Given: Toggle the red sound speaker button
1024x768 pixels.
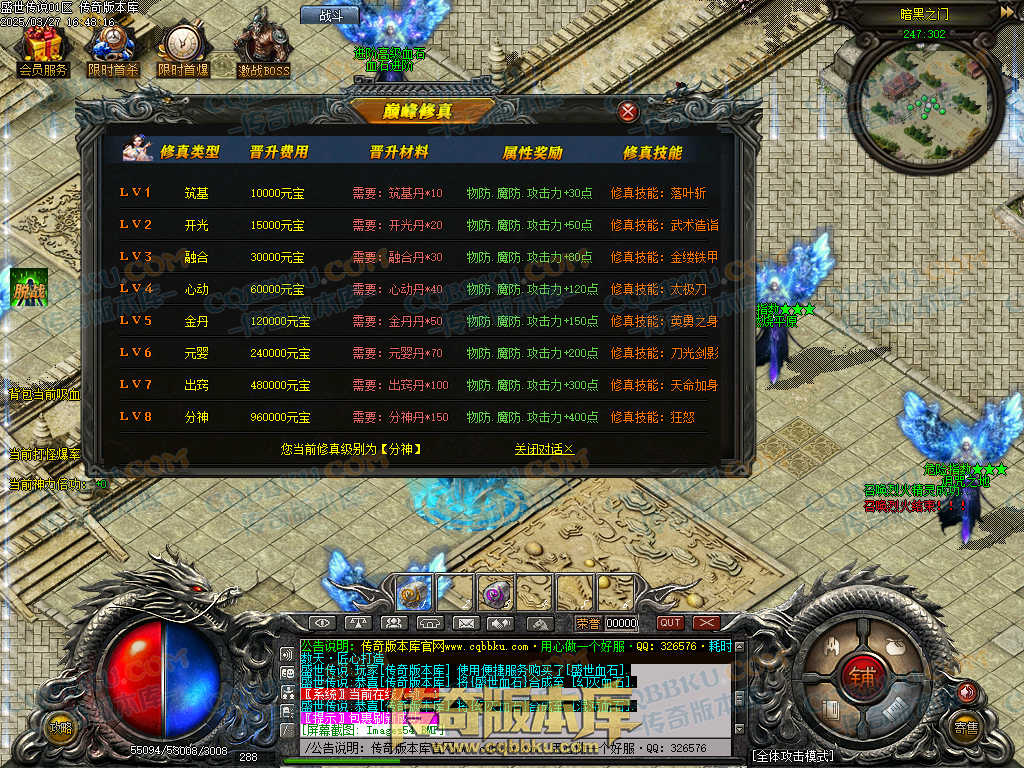Looking at the screenshot, I should pos(966,691).
